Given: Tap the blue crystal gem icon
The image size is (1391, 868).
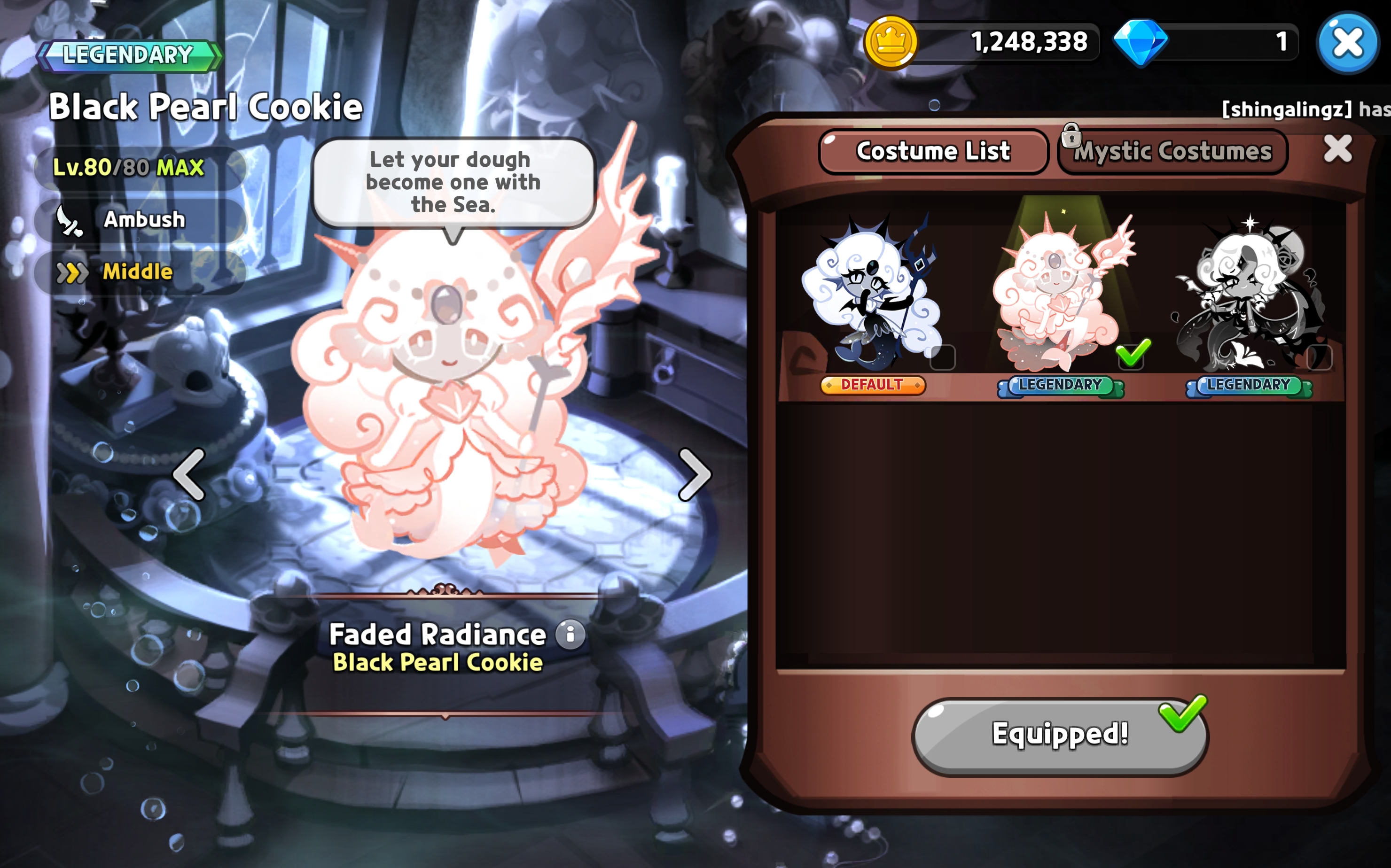Looking at the screenshot, I should tap(1140, 42).
